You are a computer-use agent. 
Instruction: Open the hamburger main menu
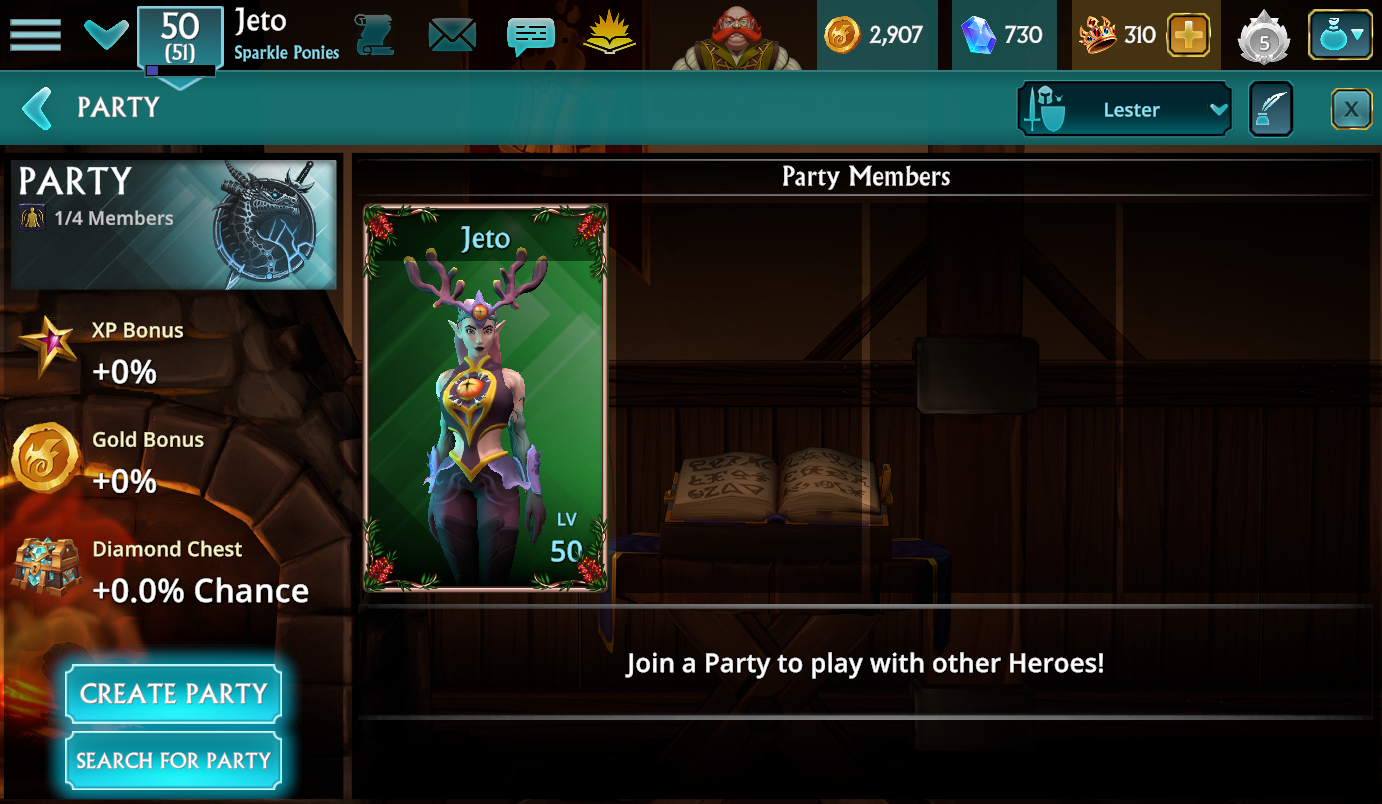(35, 35)
